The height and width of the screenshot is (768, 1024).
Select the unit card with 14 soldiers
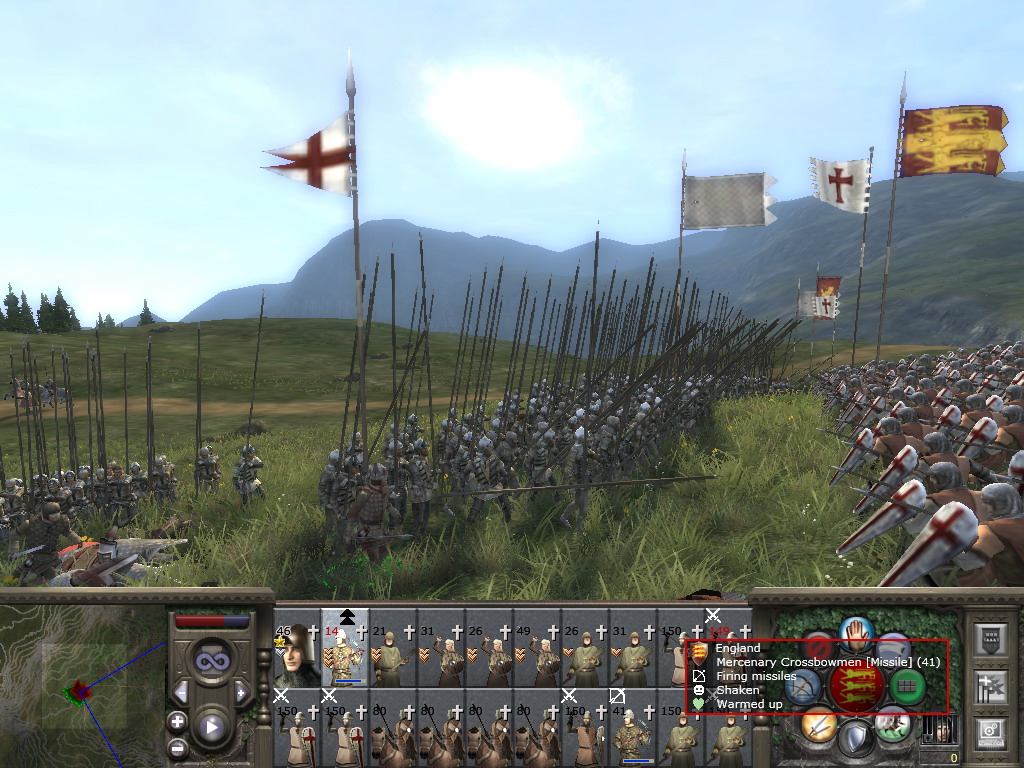tap(345, 652)
